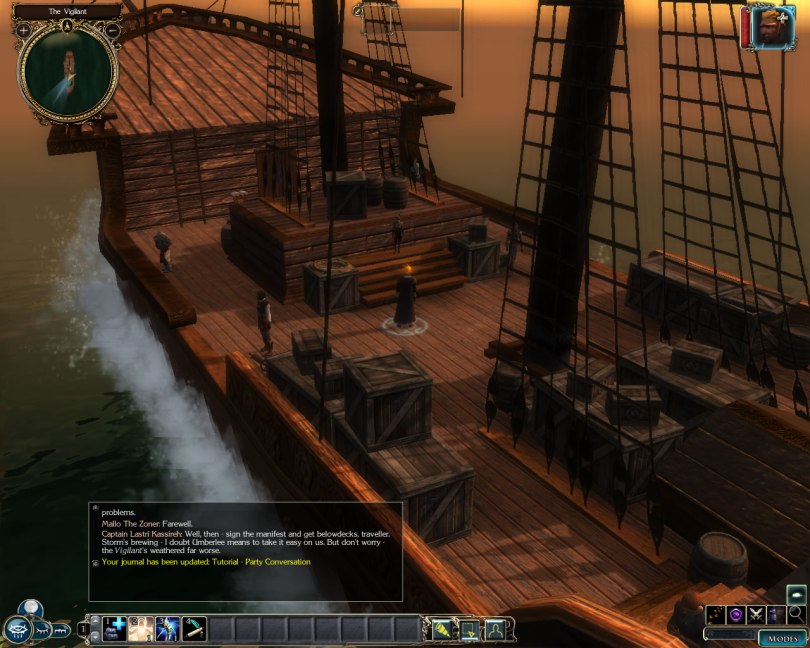Zoom in the minimap with the plus button
Image resolution: width=810 pixels, height=648 pixels.
click(24, 31)
